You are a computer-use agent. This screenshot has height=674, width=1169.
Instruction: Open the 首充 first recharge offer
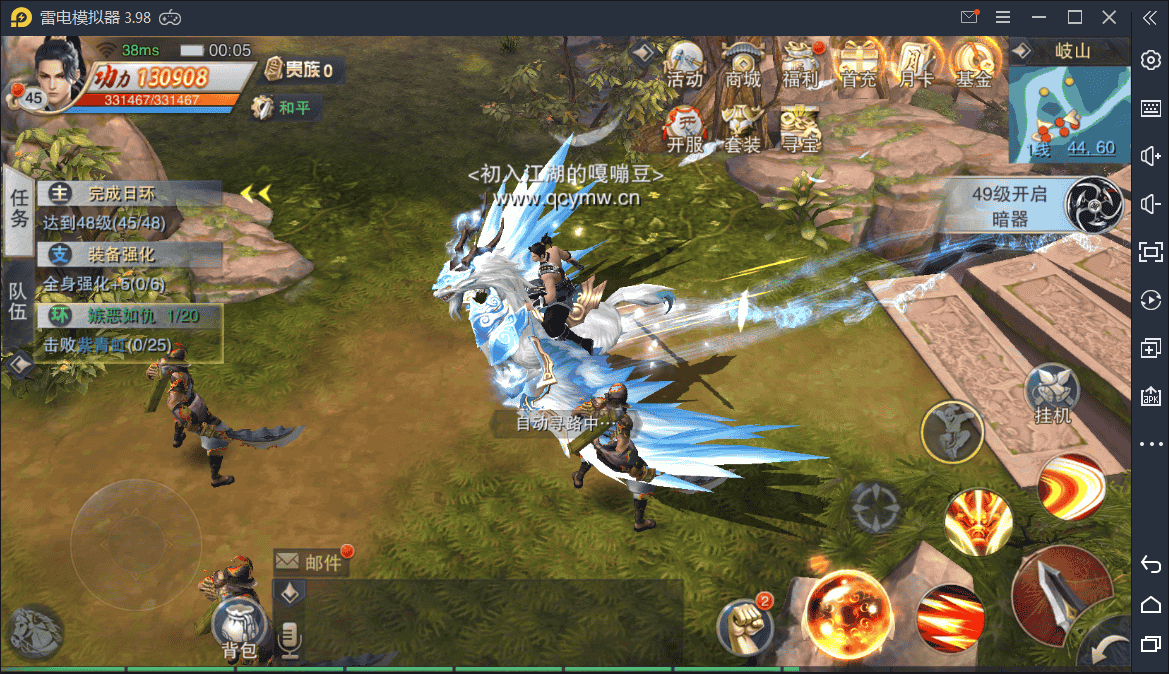point(859,64)
